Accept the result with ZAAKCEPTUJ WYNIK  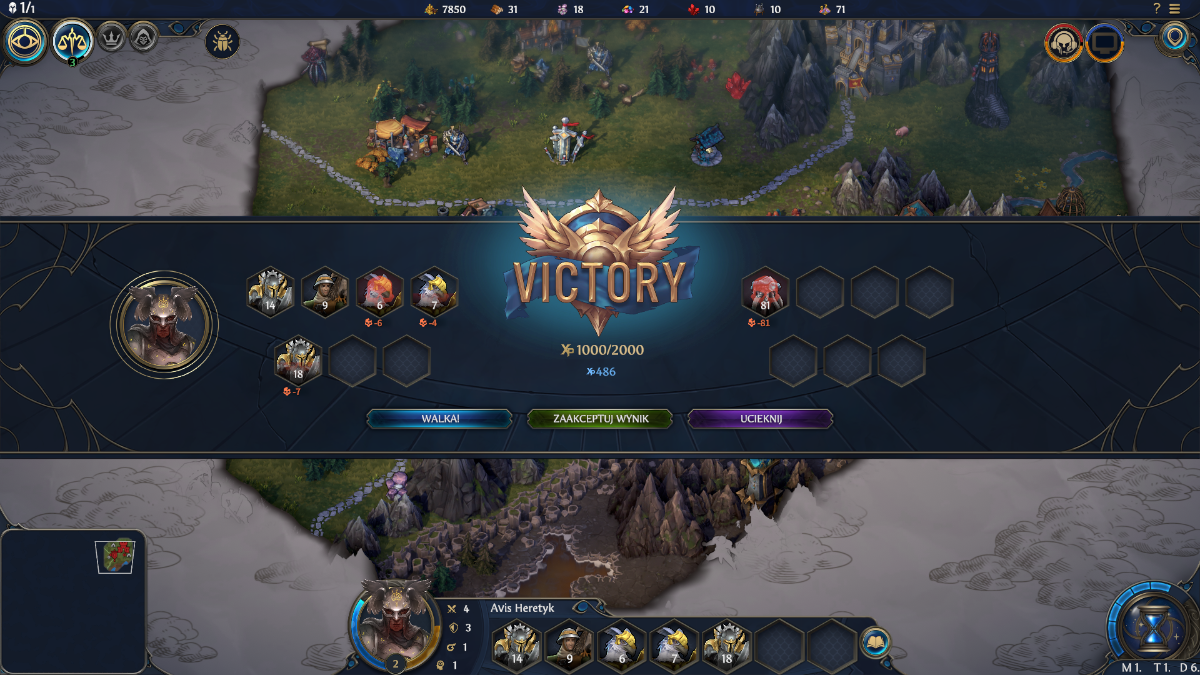pyautogui.click(x=600, y=419)
